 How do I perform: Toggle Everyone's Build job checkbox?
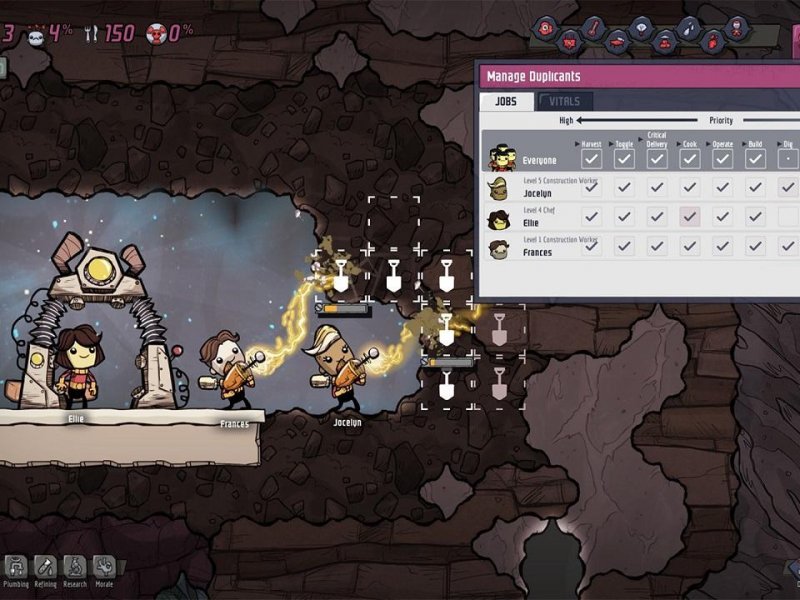755,159
